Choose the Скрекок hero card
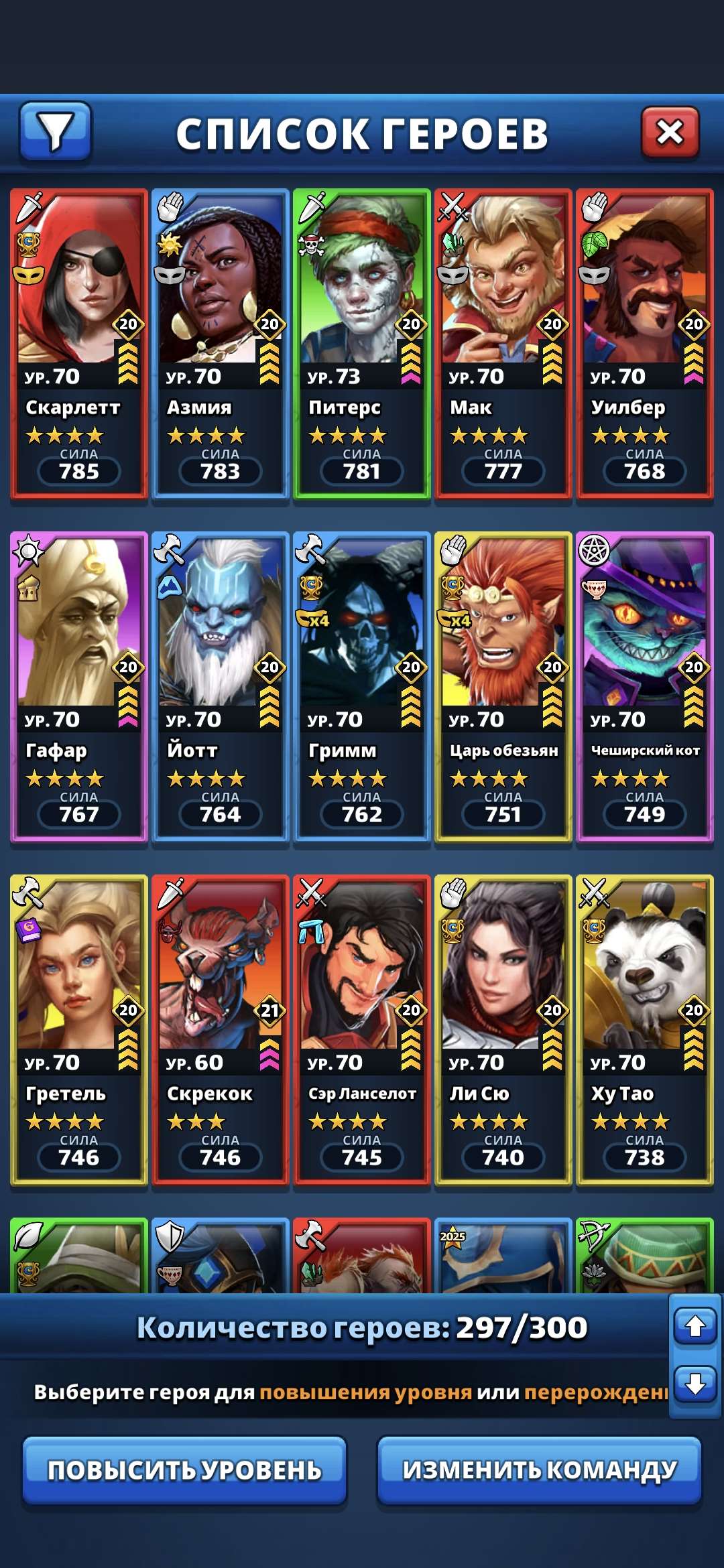Image resolution: width=724 pixels, height=1568 pixels. point(221,1031)
